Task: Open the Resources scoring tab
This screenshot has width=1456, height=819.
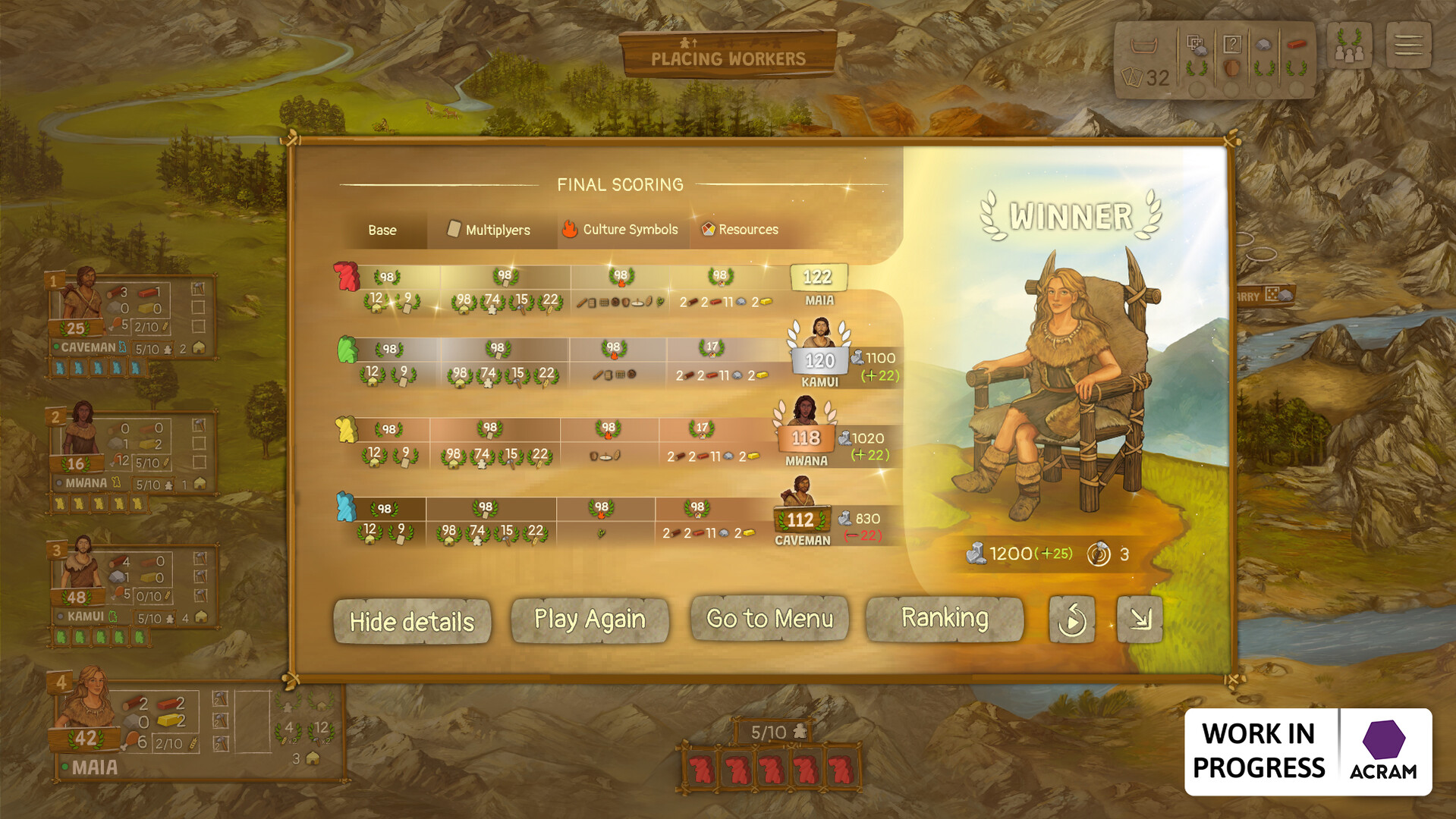Action: point(740,230)
